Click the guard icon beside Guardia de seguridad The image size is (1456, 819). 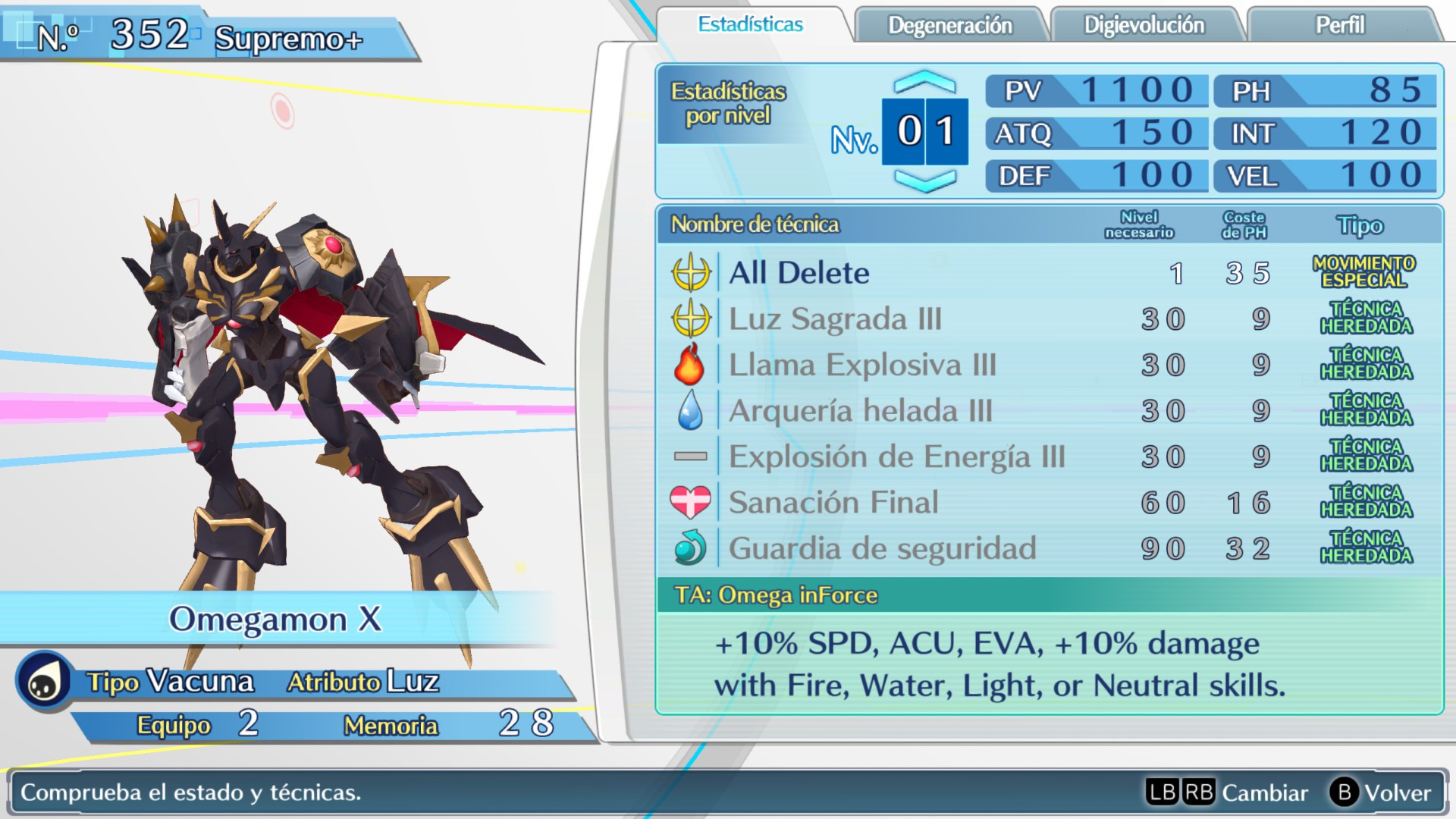(692, 547)
